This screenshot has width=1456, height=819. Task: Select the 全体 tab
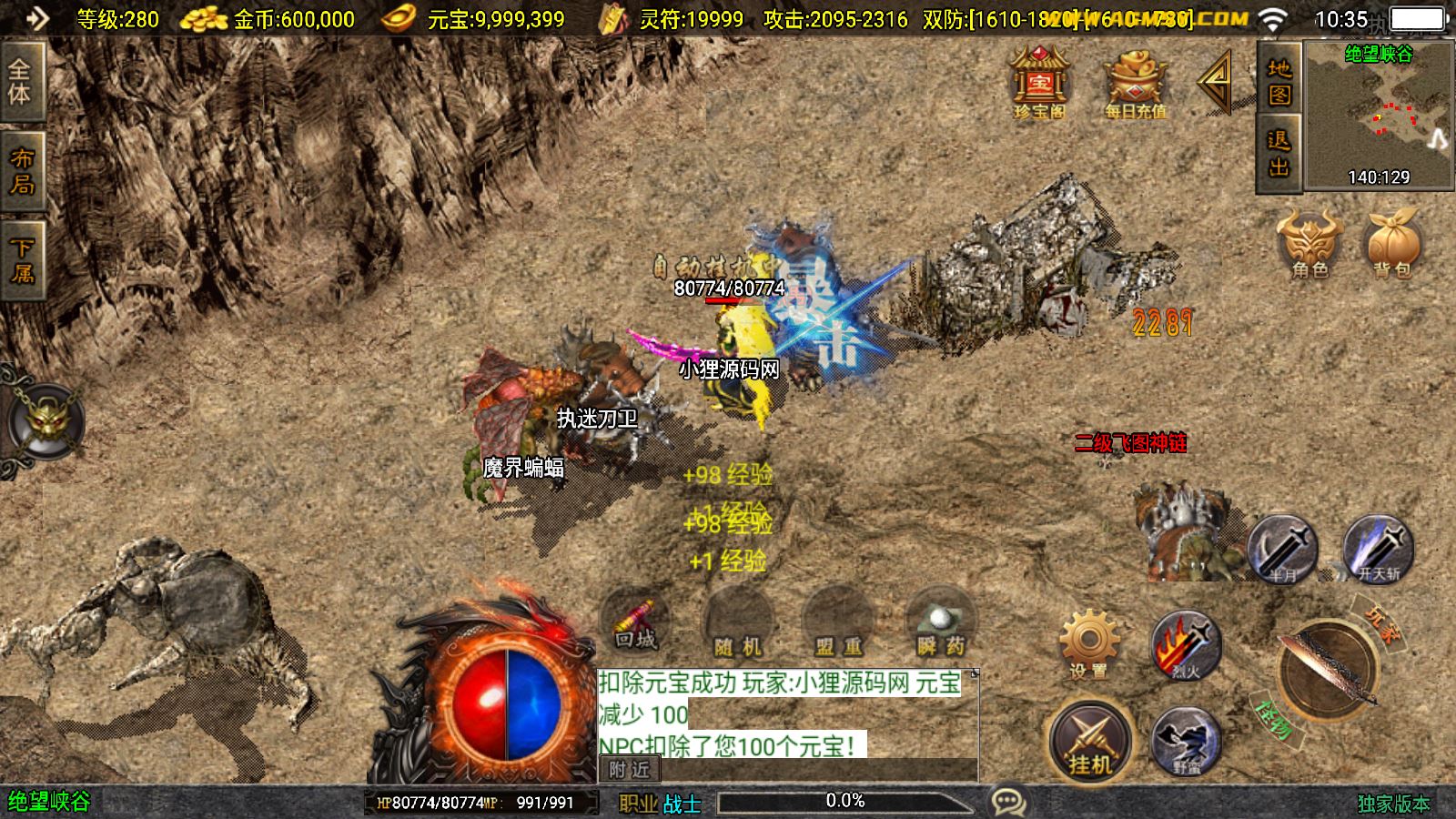21,82
